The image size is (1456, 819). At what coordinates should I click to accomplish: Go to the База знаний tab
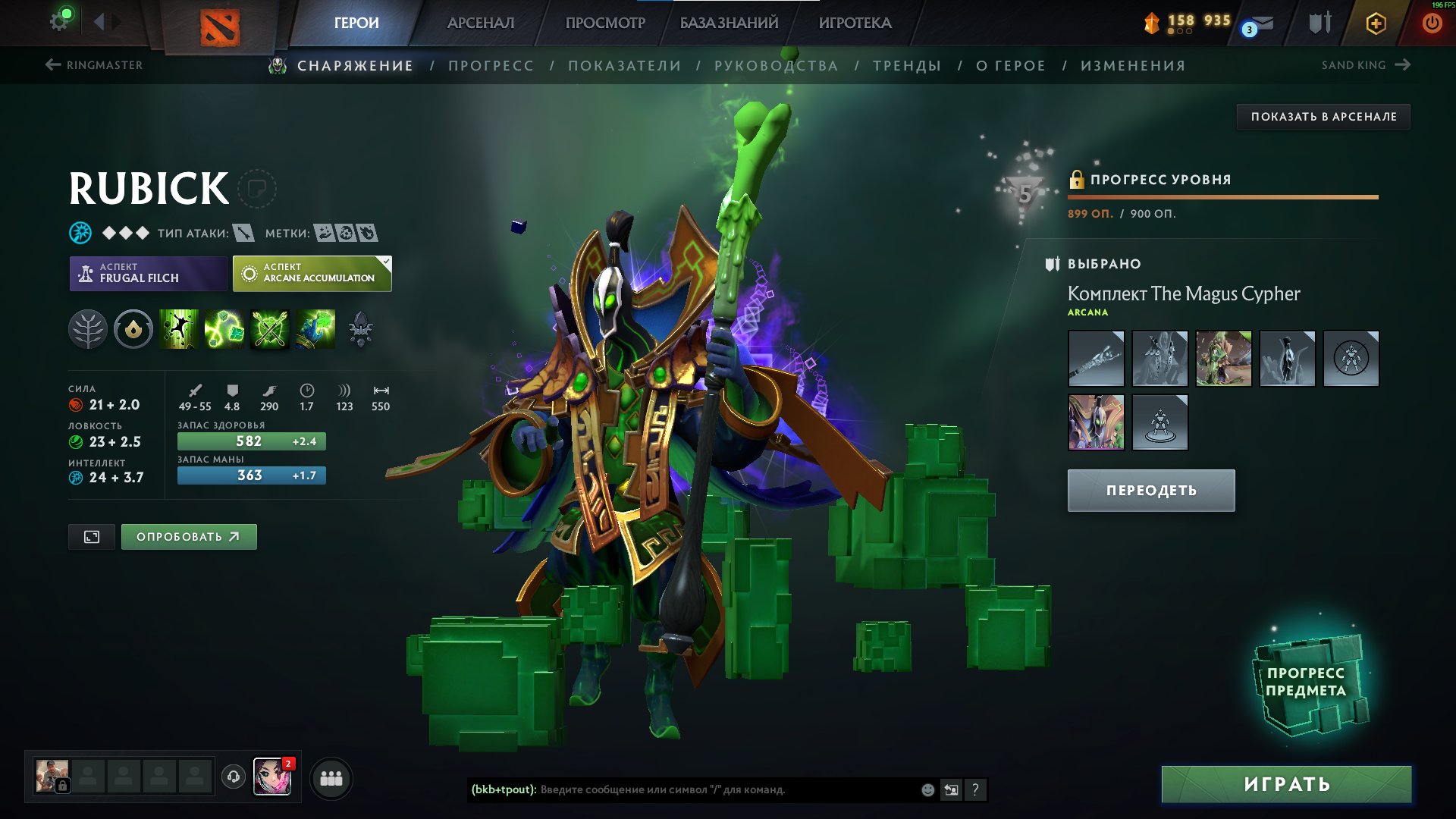(729, 23)
